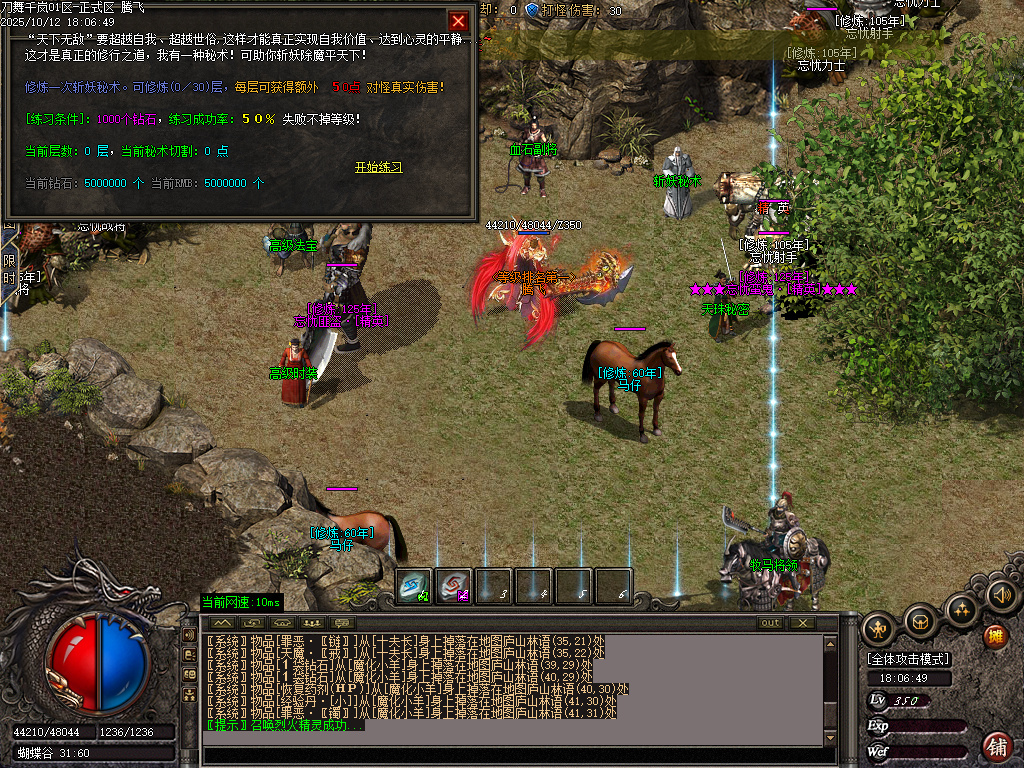1024x768 pixels.
Task: Click the yellow 开始练习 link to start practice
Action: [378, 167]
